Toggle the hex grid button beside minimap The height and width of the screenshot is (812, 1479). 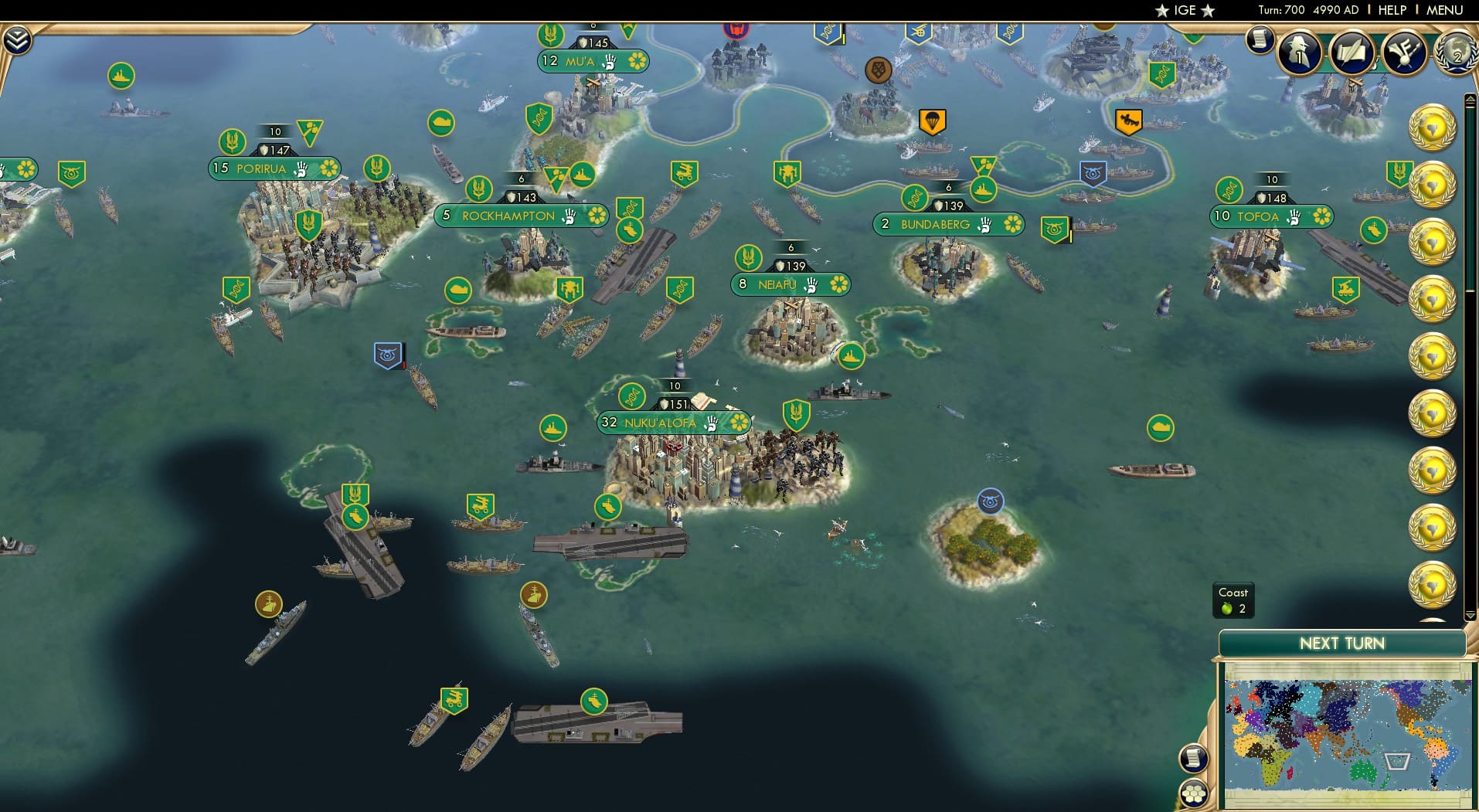(x=1194, y=793)
